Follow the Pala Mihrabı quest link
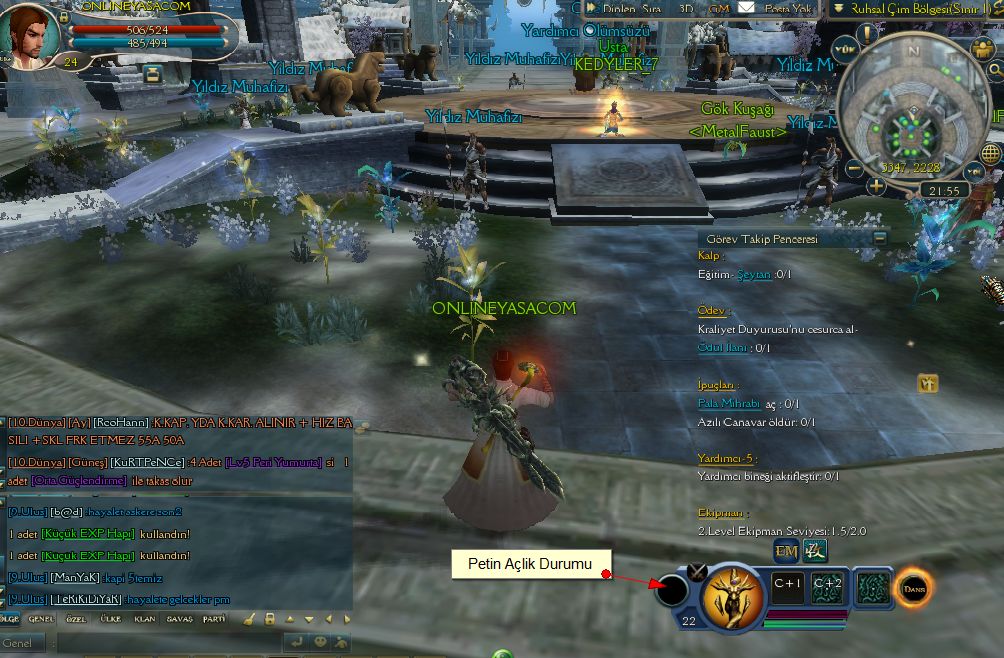Screen dimensions: 1004x658 tap(728, 404)
